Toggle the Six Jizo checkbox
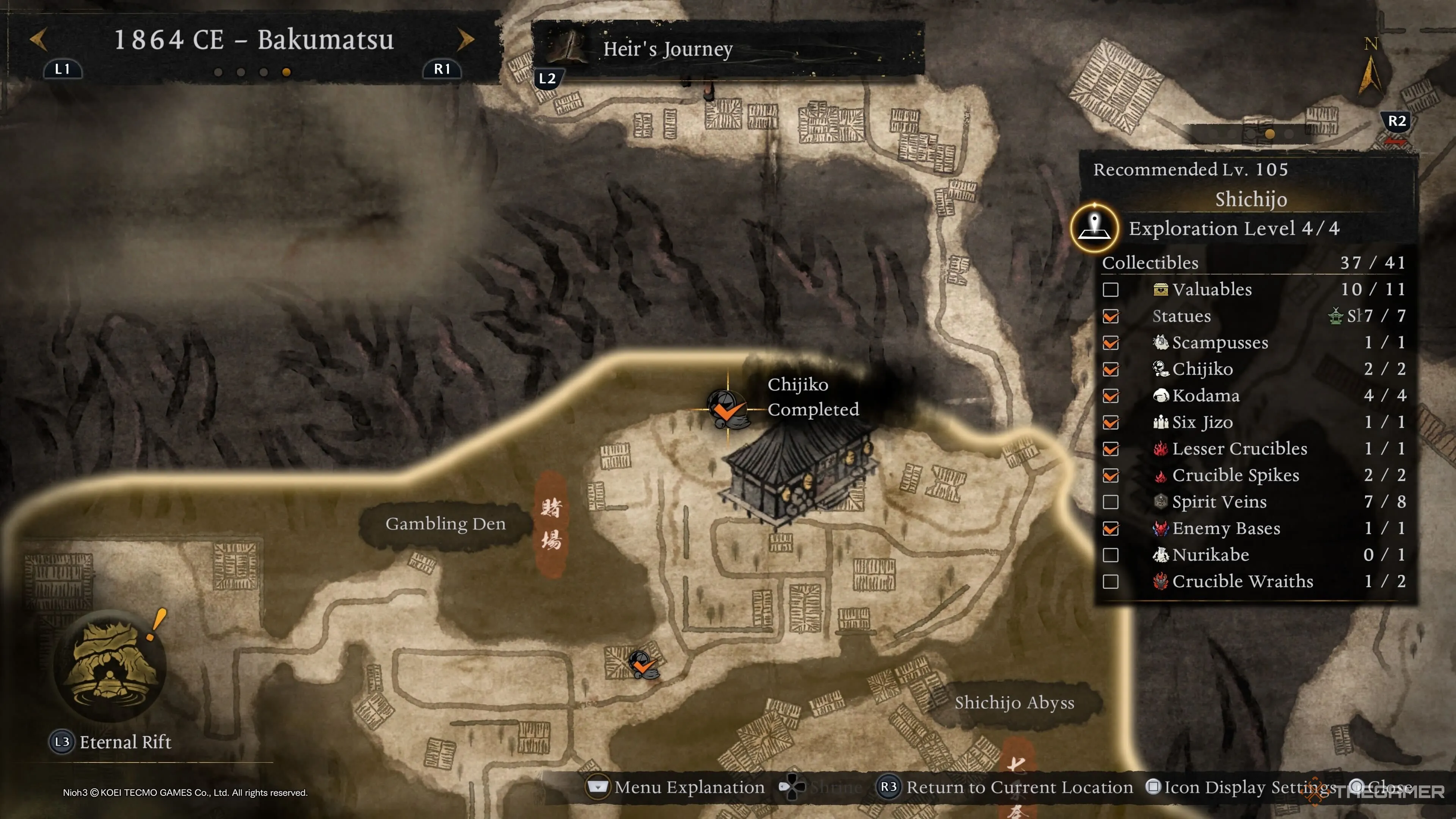This screenshot has height=819, width=1456. [x=1110, y=422]
